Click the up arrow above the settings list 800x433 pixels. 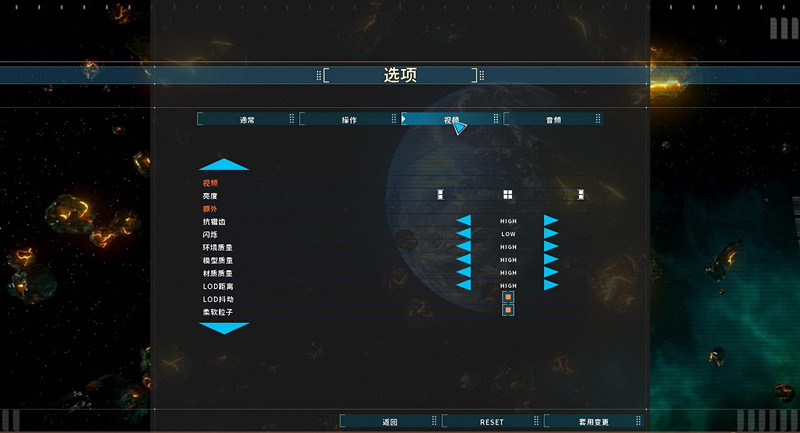[224, 165]
